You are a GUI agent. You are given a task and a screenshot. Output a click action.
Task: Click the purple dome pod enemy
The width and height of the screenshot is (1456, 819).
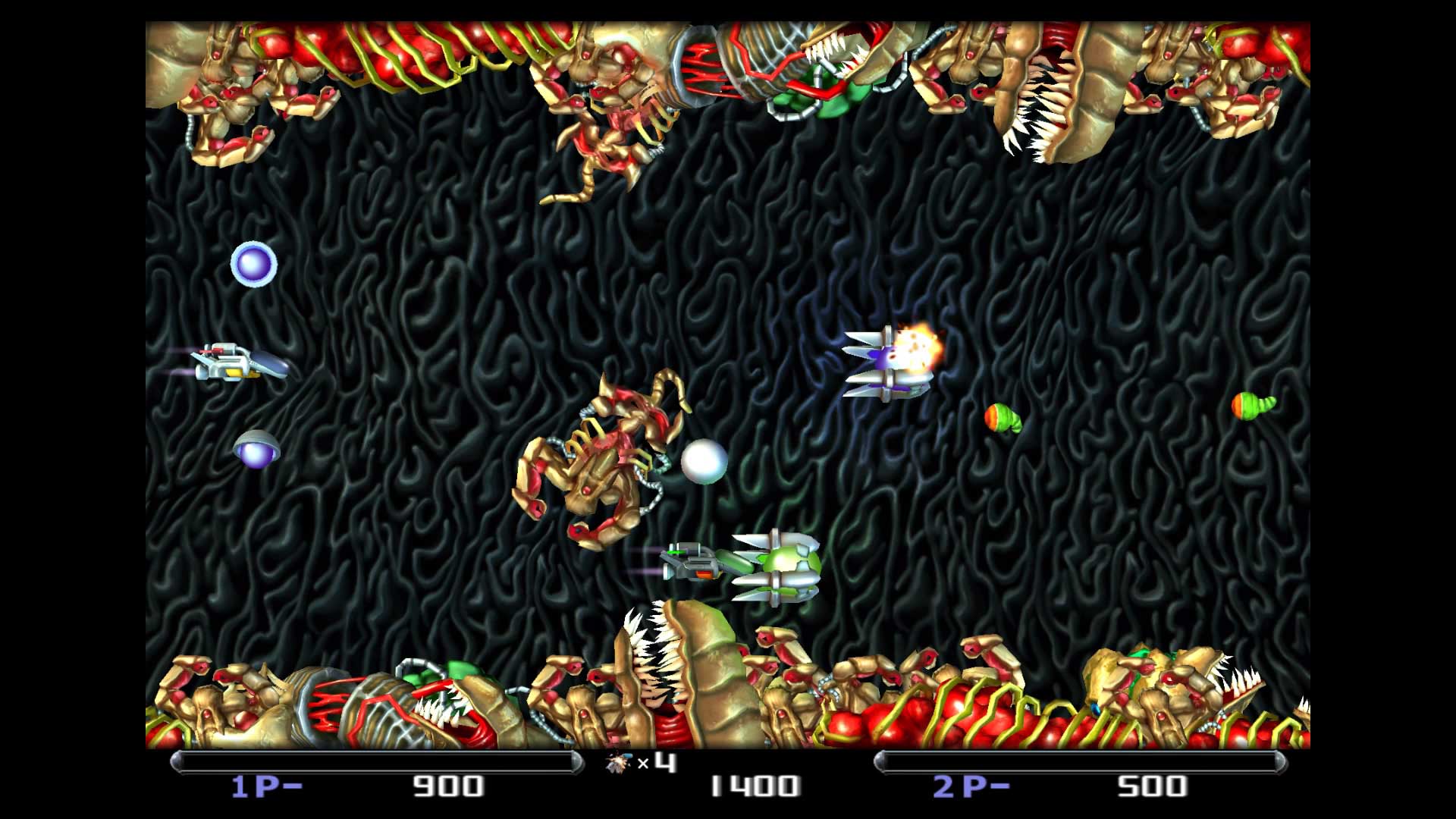click(x=256, y=453)
